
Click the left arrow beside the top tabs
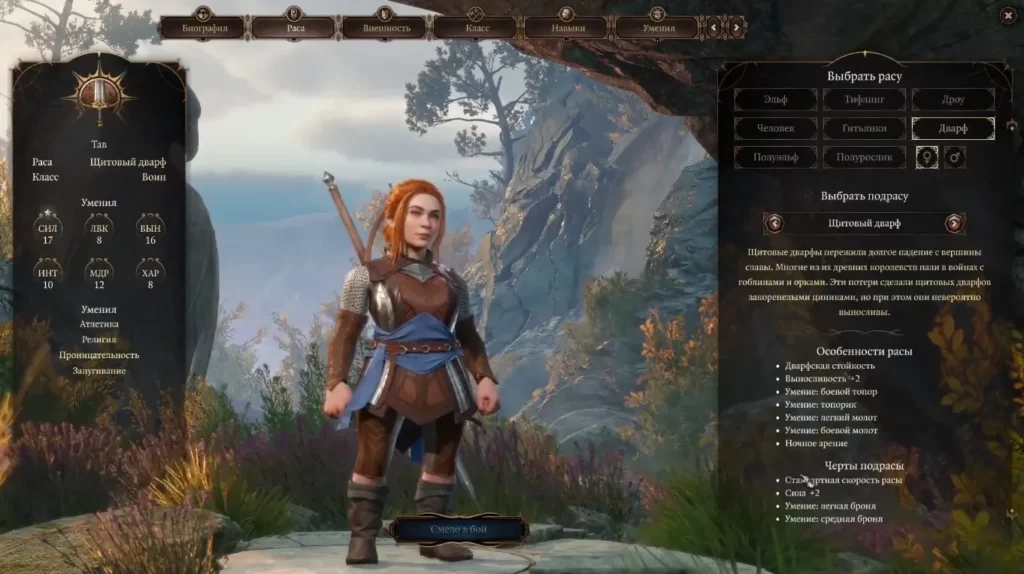pyautogui.click(x=713, y=28)
